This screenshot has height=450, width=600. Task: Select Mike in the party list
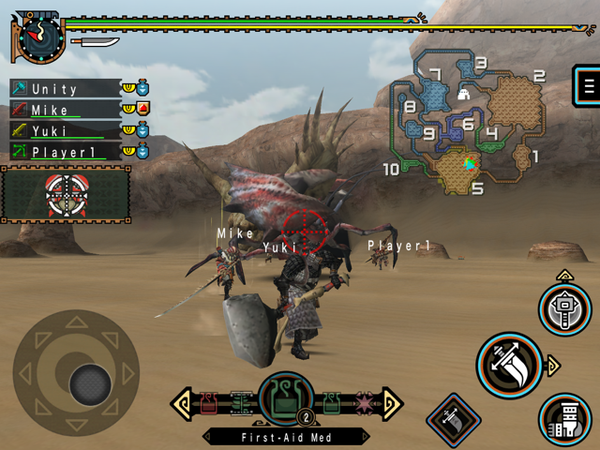65,109
